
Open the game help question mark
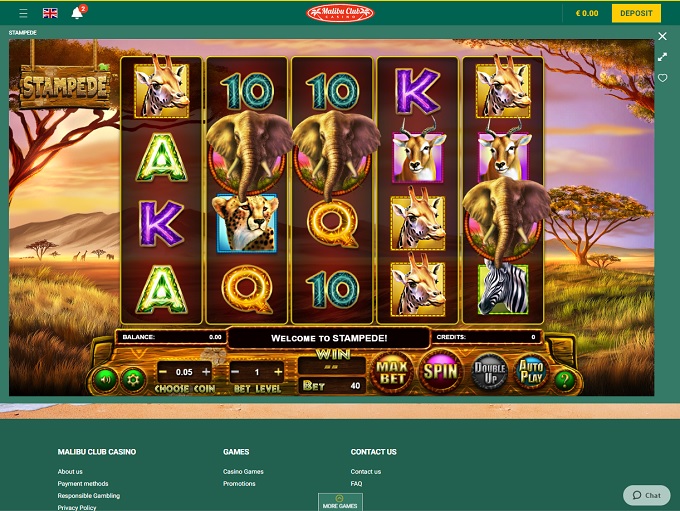tap(565, 380)
